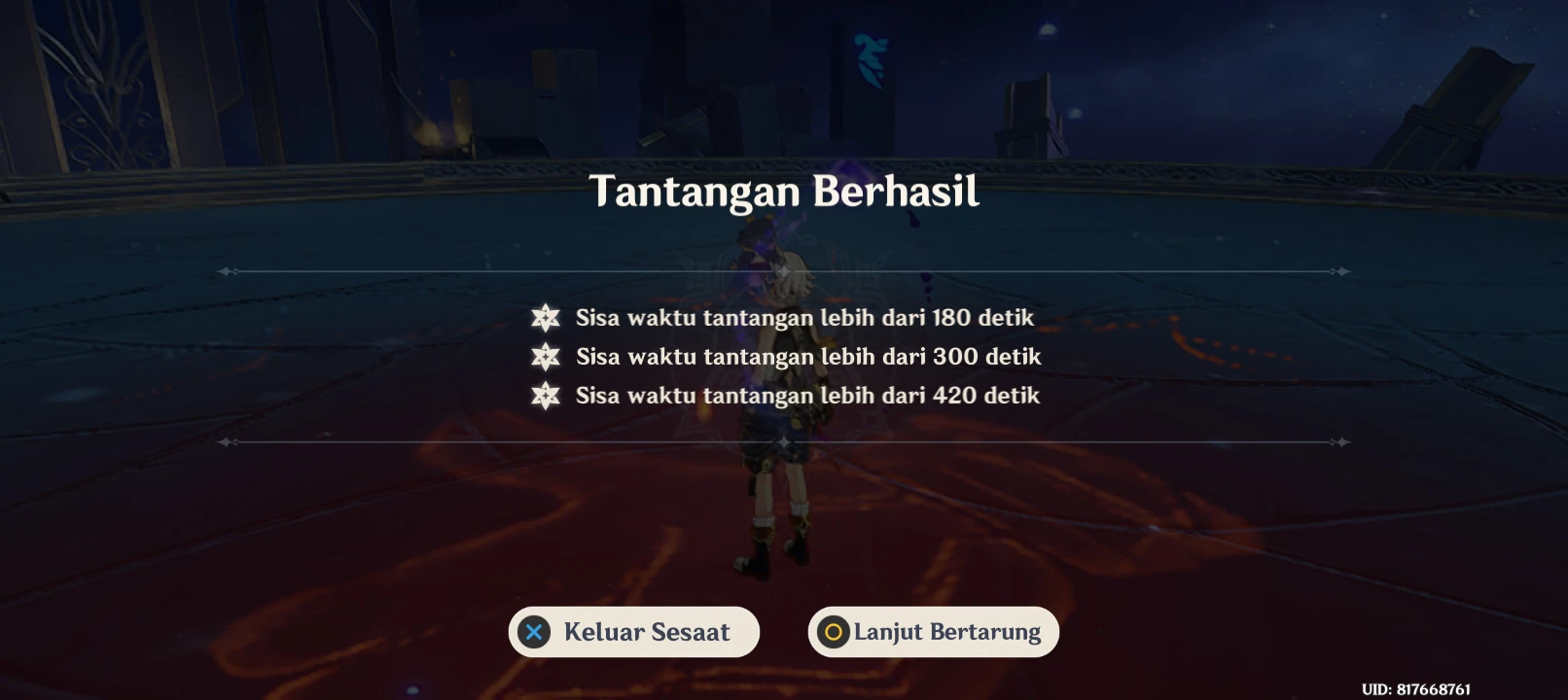Click the star icon beside the 300 detik objective
The width and height of the screenshot is (1568, 700).
546,357
